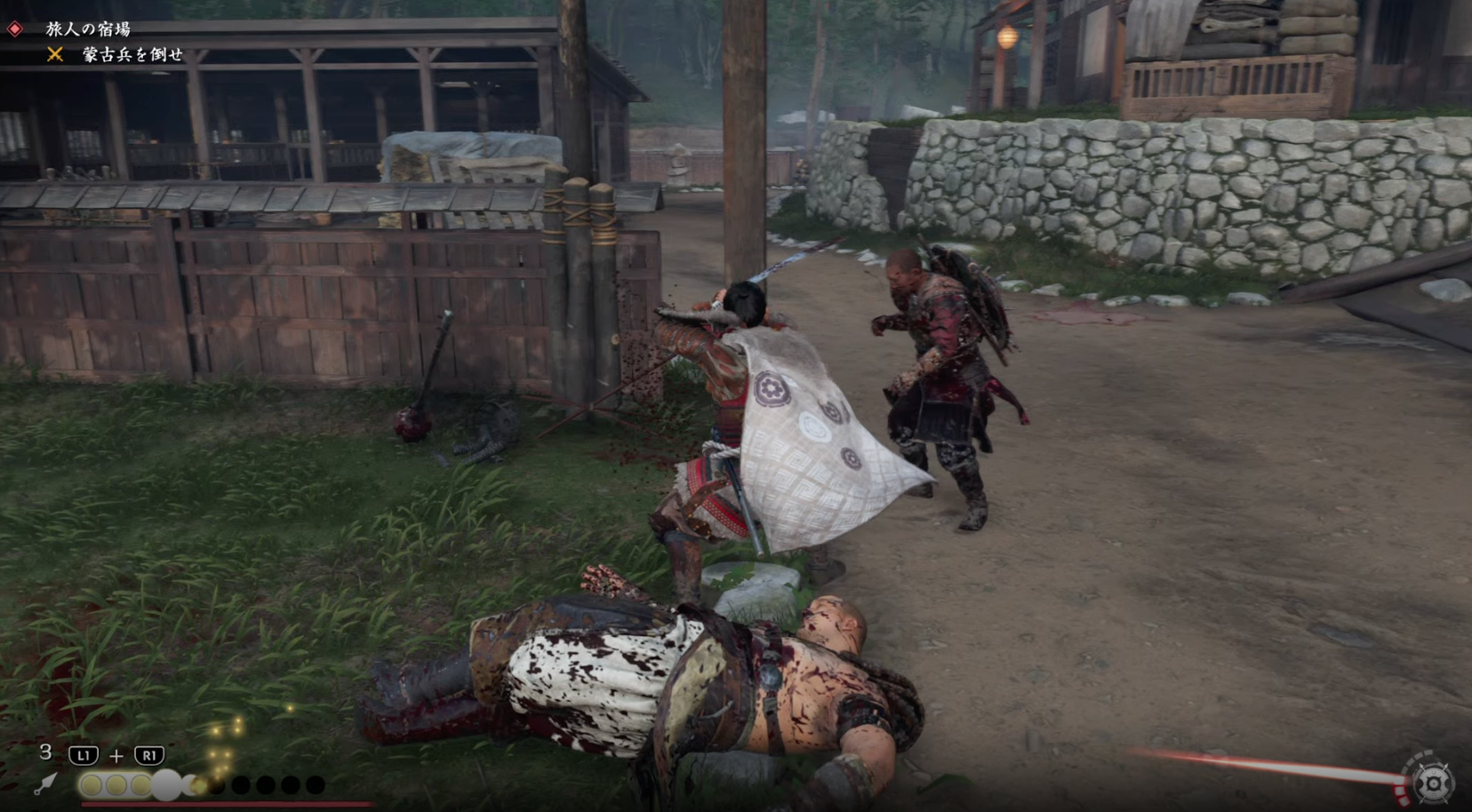Click the kunai count number 3
1472x812 pixels.
pyautogui.click(x=45, y=753)
